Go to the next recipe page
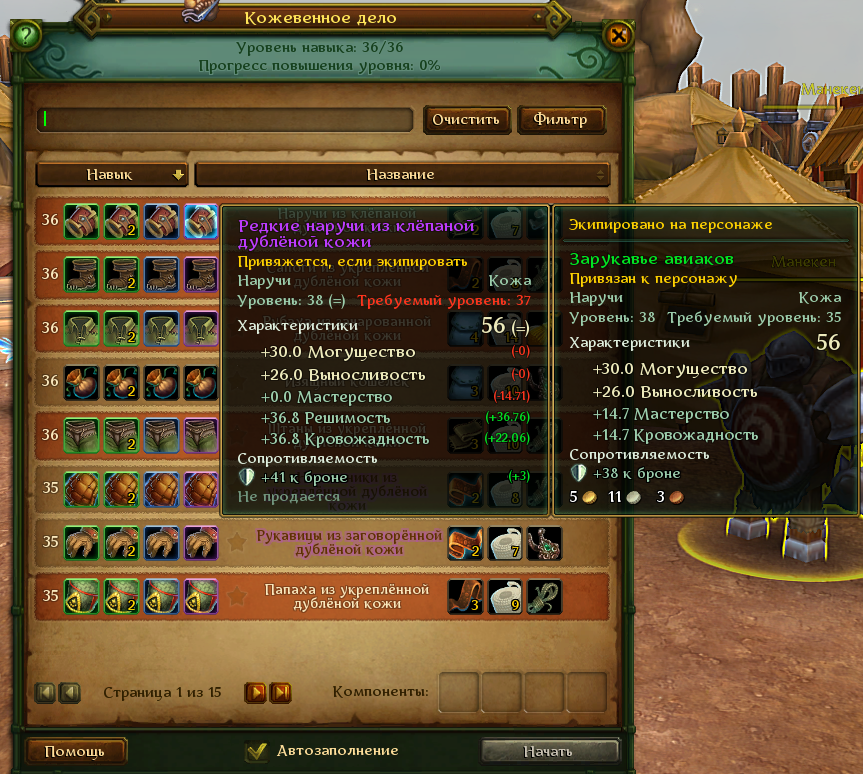 tap(256, 691)
